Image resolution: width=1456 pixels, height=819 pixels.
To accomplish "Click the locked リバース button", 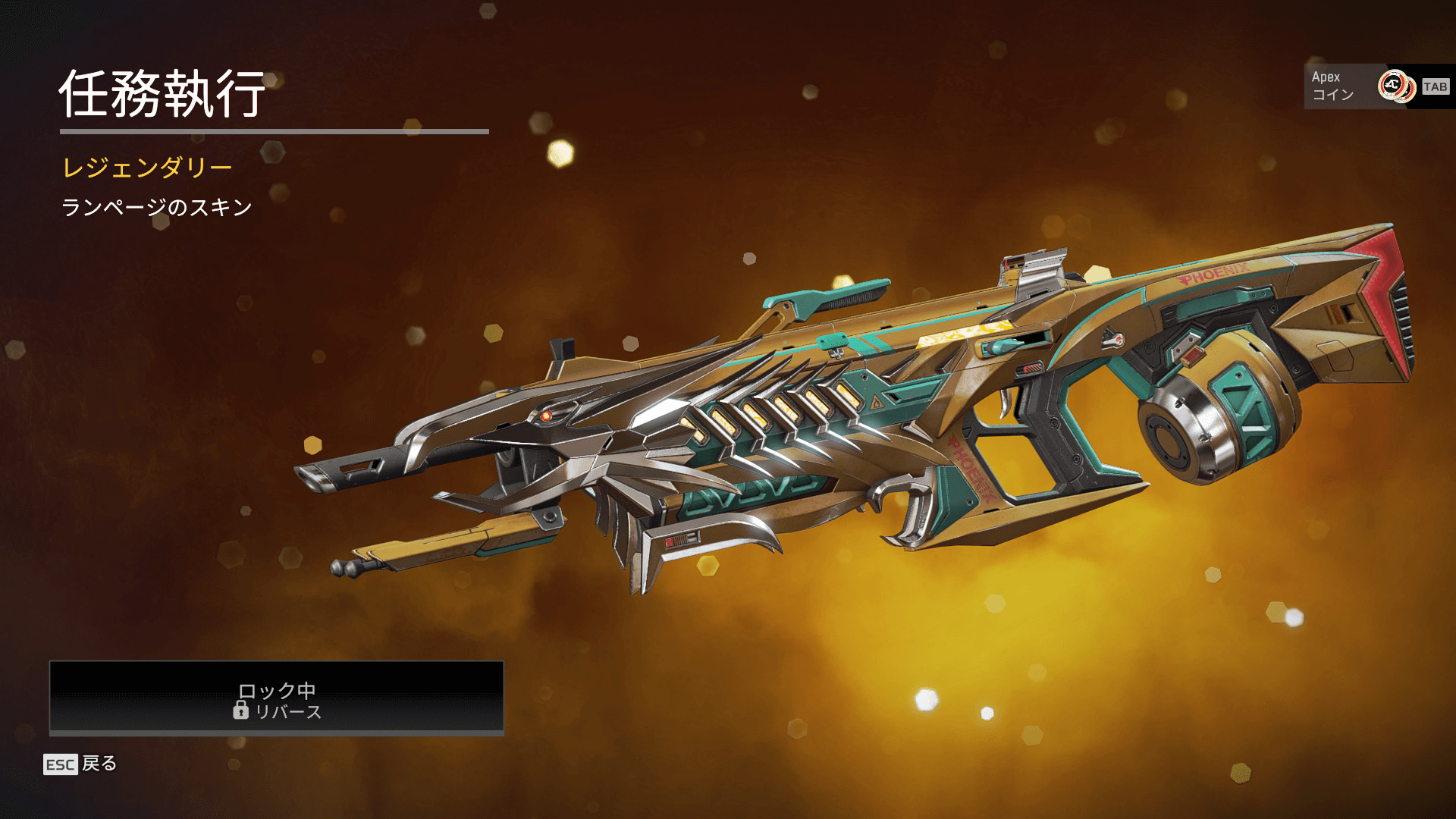I will [277, 698].
